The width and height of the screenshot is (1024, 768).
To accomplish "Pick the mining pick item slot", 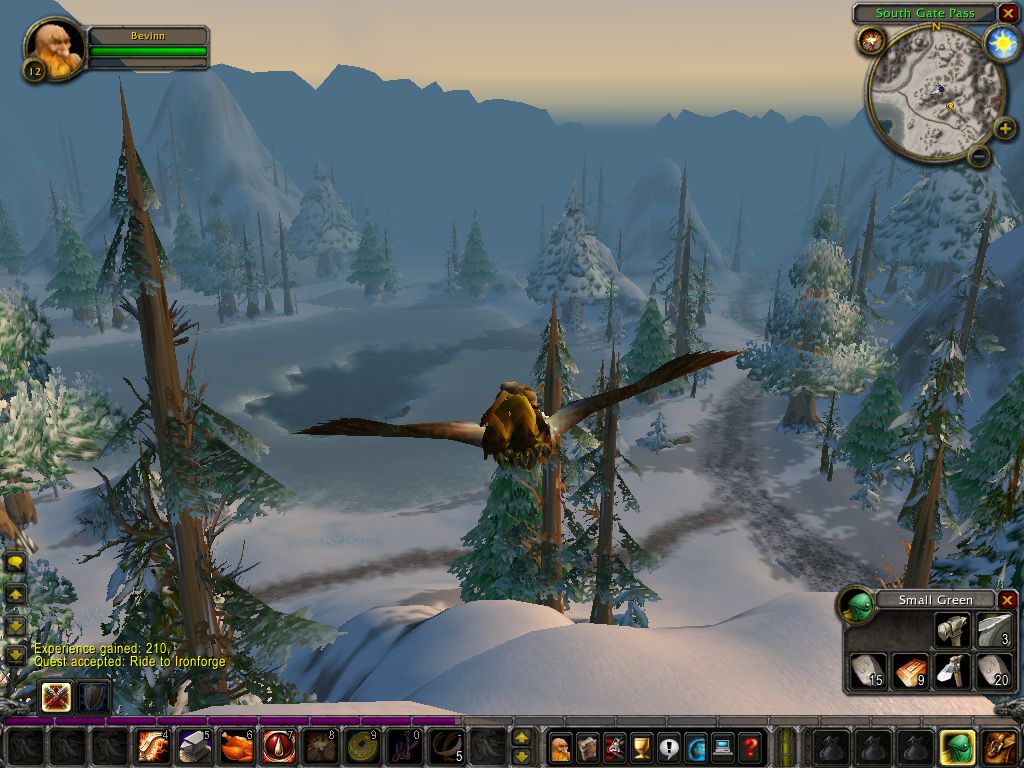I will (951, 671).
